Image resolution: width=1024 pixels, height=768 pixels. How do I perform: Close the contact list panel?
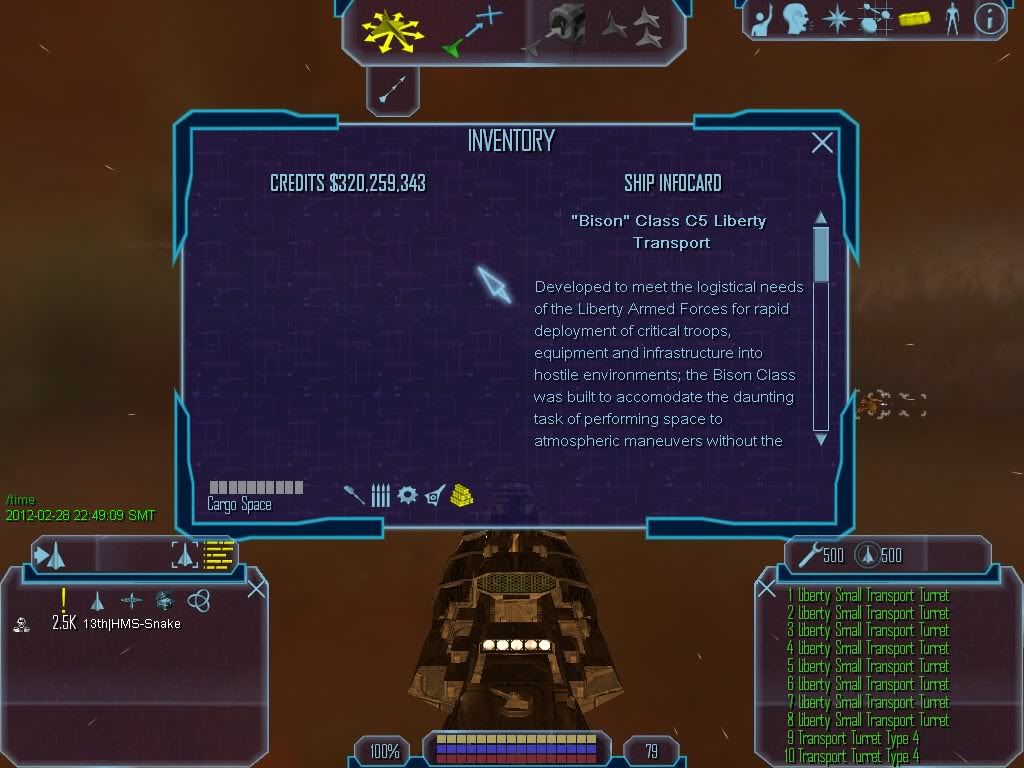(256, 588)
